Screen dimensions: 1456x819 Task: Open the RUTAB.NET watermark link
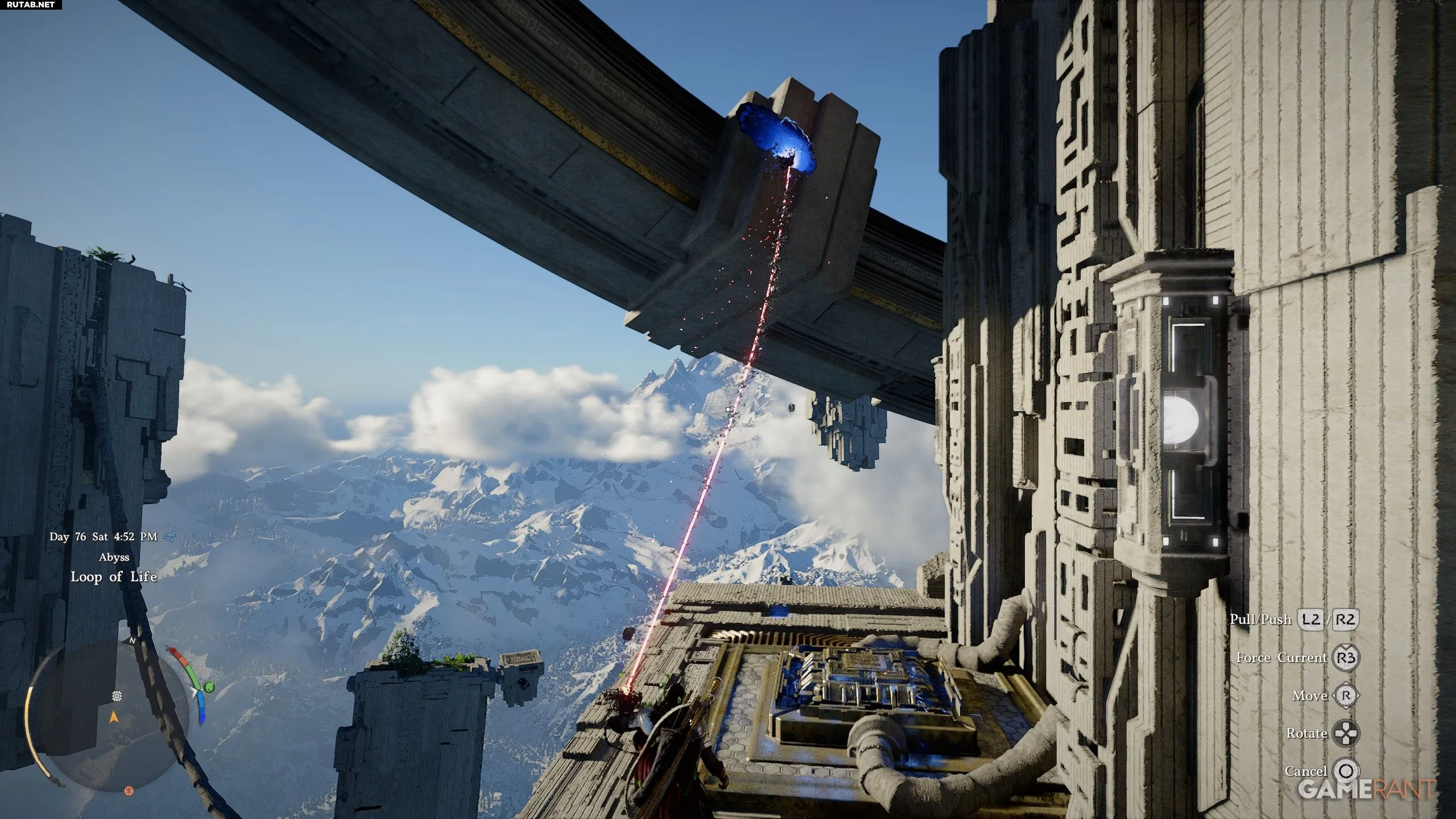30,5
